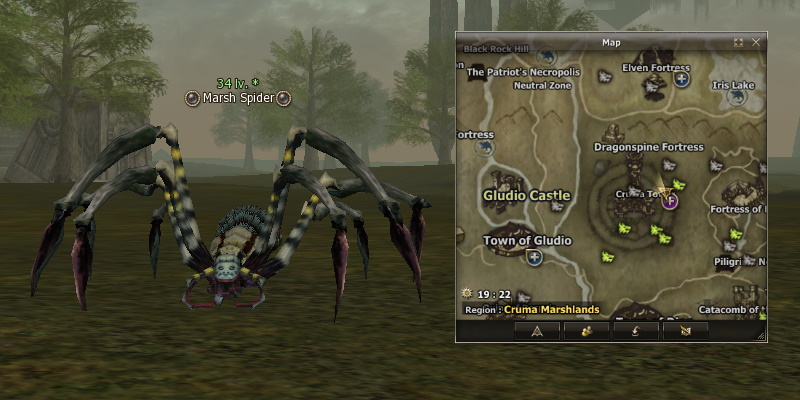
Task: Click the Iris Lake map location
Action: coord(734,86)
